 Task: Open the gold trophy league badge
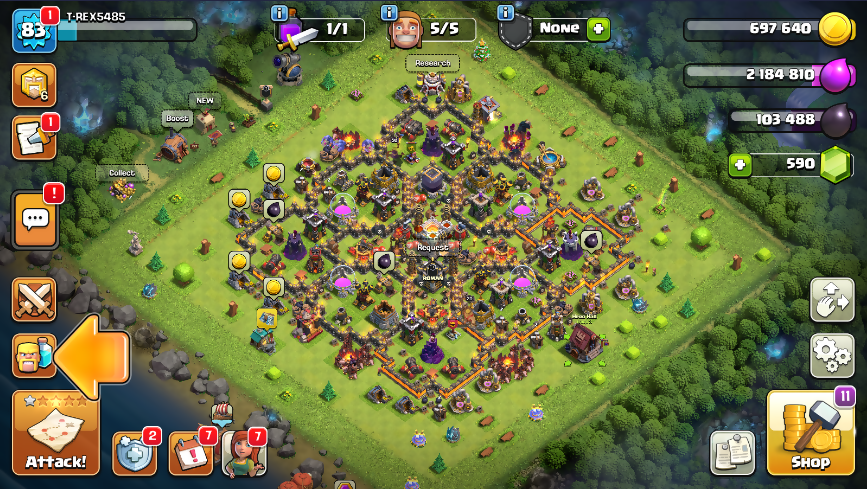33,84
